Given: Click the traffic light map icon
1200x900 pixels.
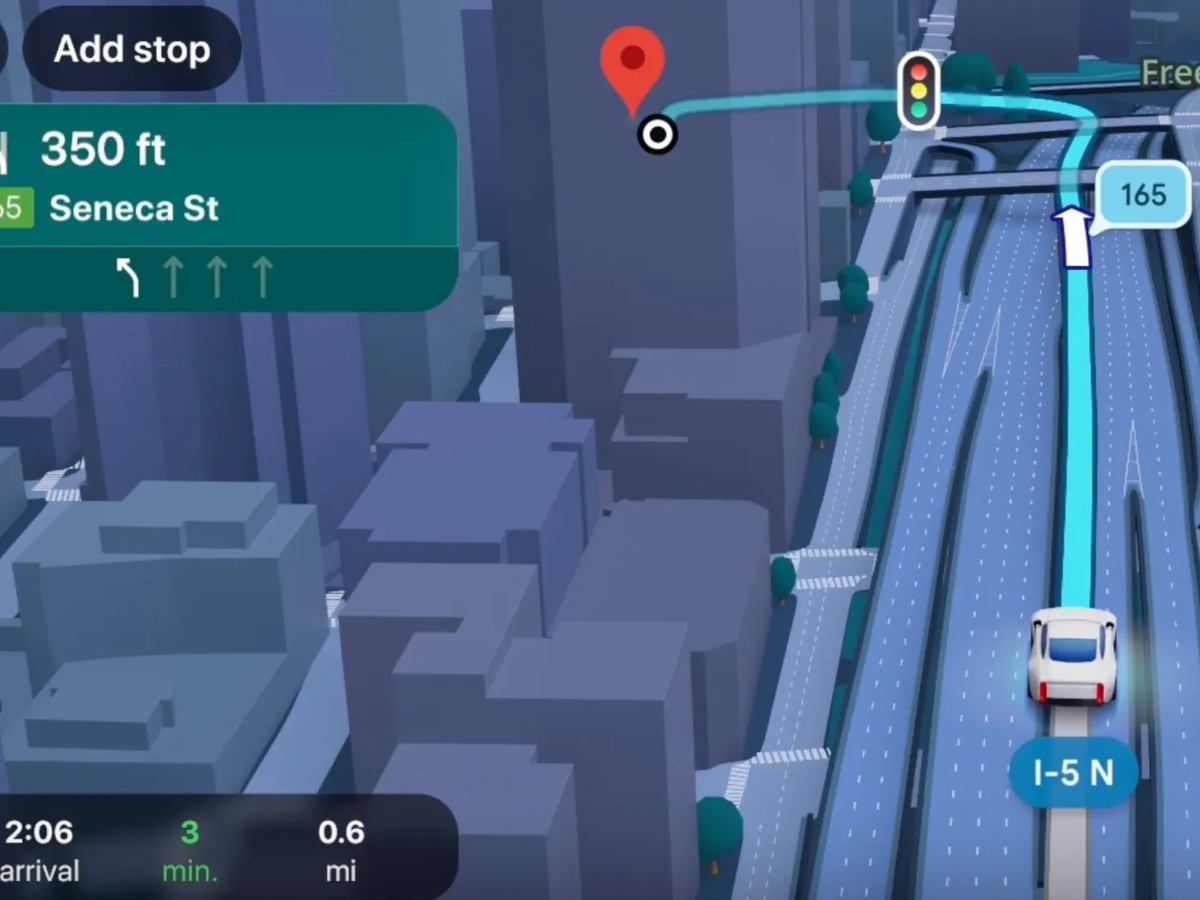Looking at the screenshot, I should 918,90.
